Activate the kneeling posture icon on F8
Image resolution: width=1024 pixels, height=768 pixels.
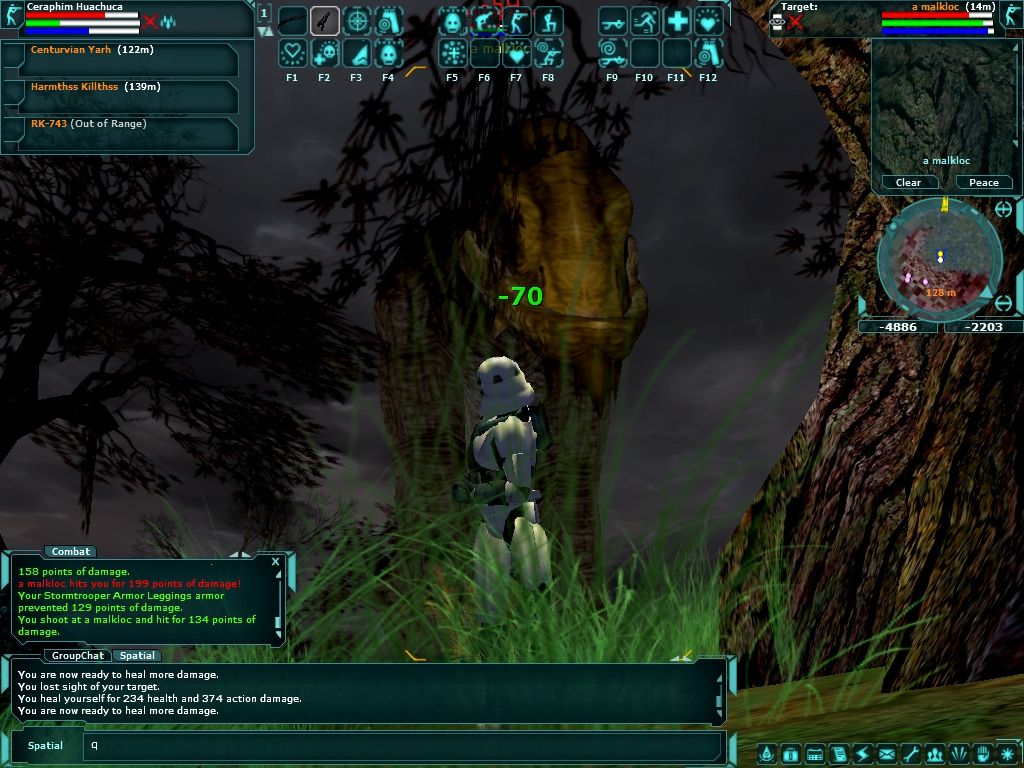coord(548,21)
